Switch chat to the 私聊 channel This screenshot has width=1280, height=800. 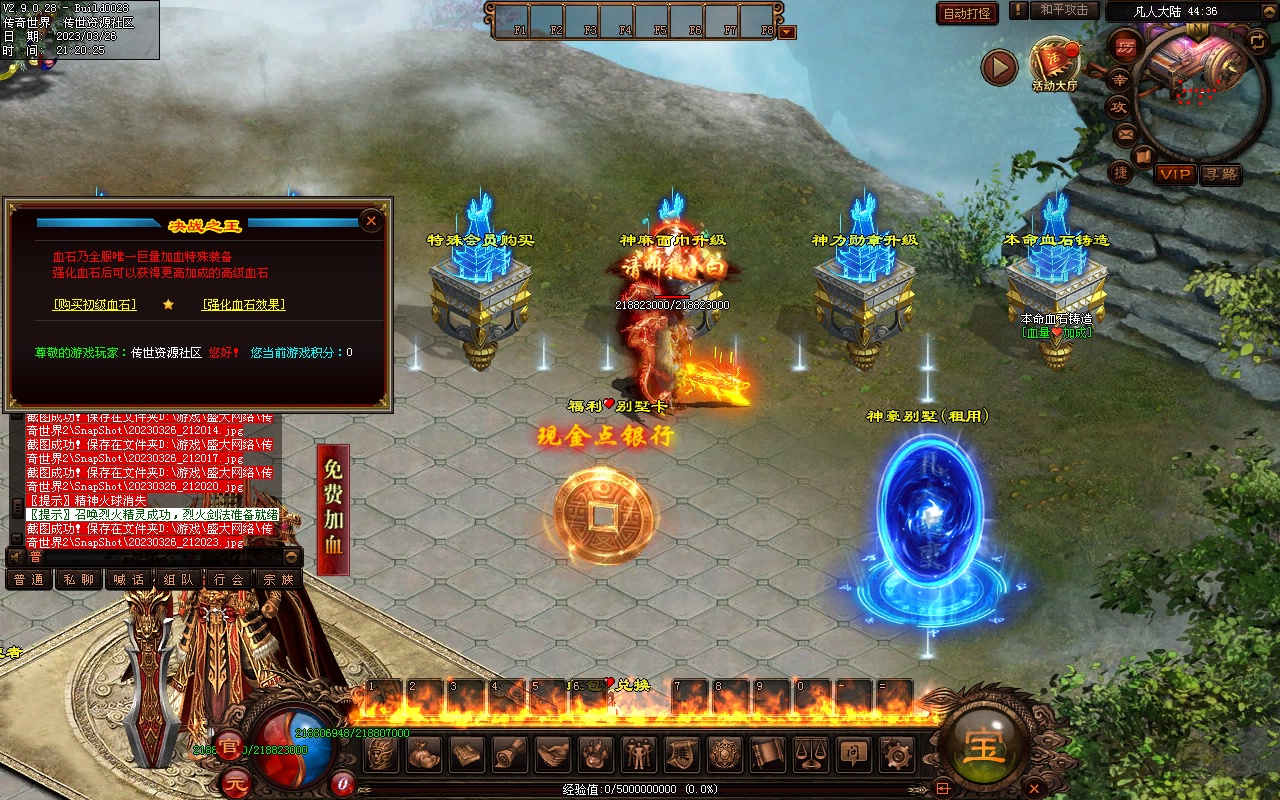click(78, 579)
